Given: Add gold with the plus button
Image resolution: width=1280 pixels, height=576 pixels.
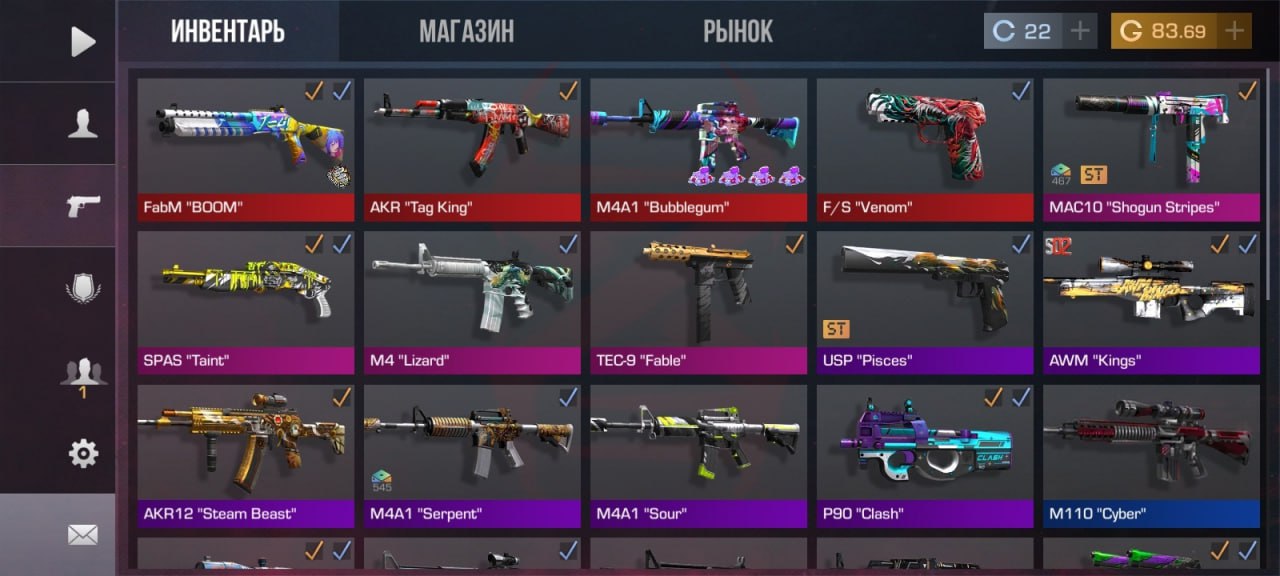Looking at the screenshot, I should pyautogui.click(x=1235, y=31).
